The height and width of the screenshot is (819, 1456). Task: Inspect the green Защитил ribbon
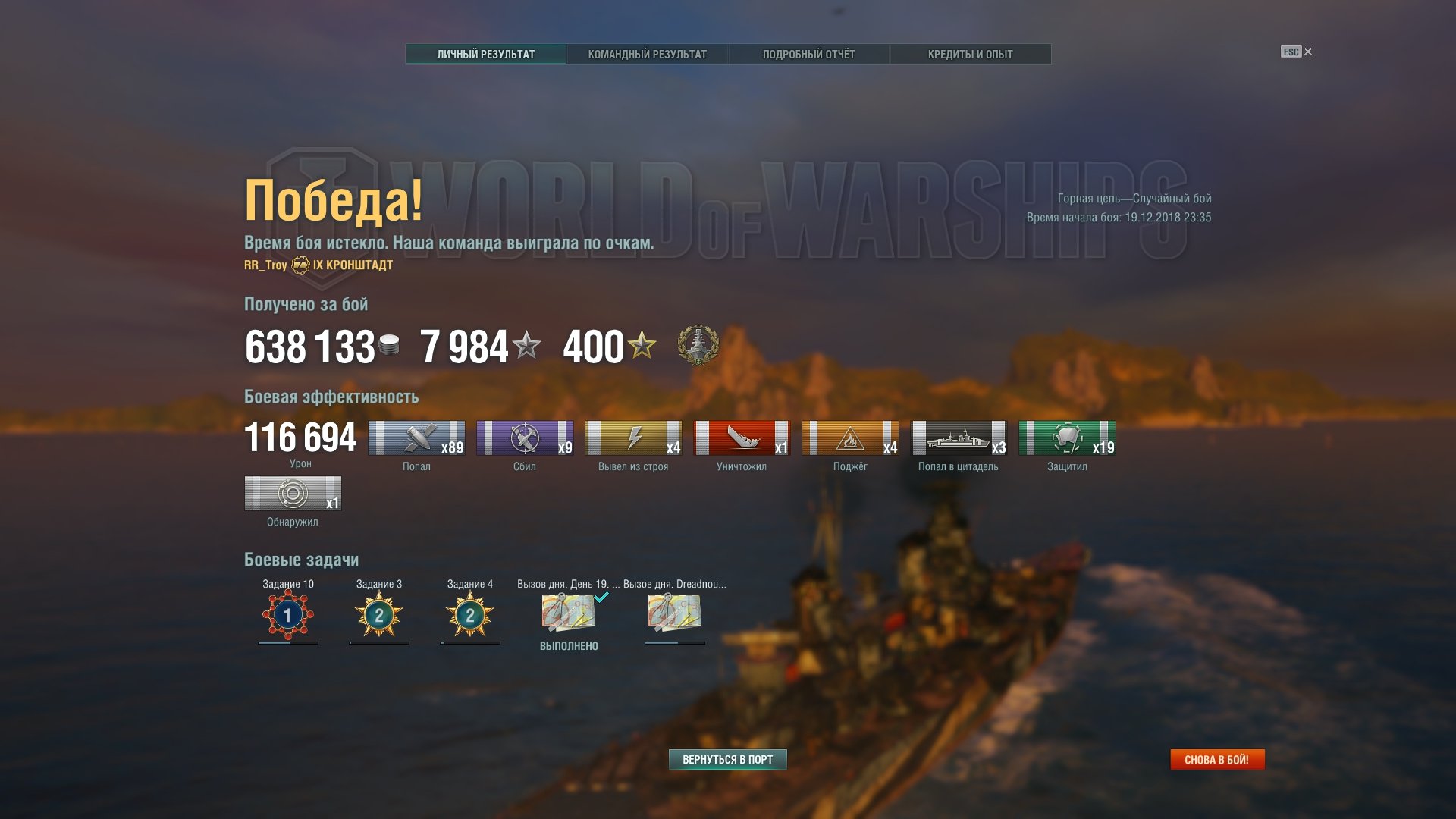(x=1067, y=438)
